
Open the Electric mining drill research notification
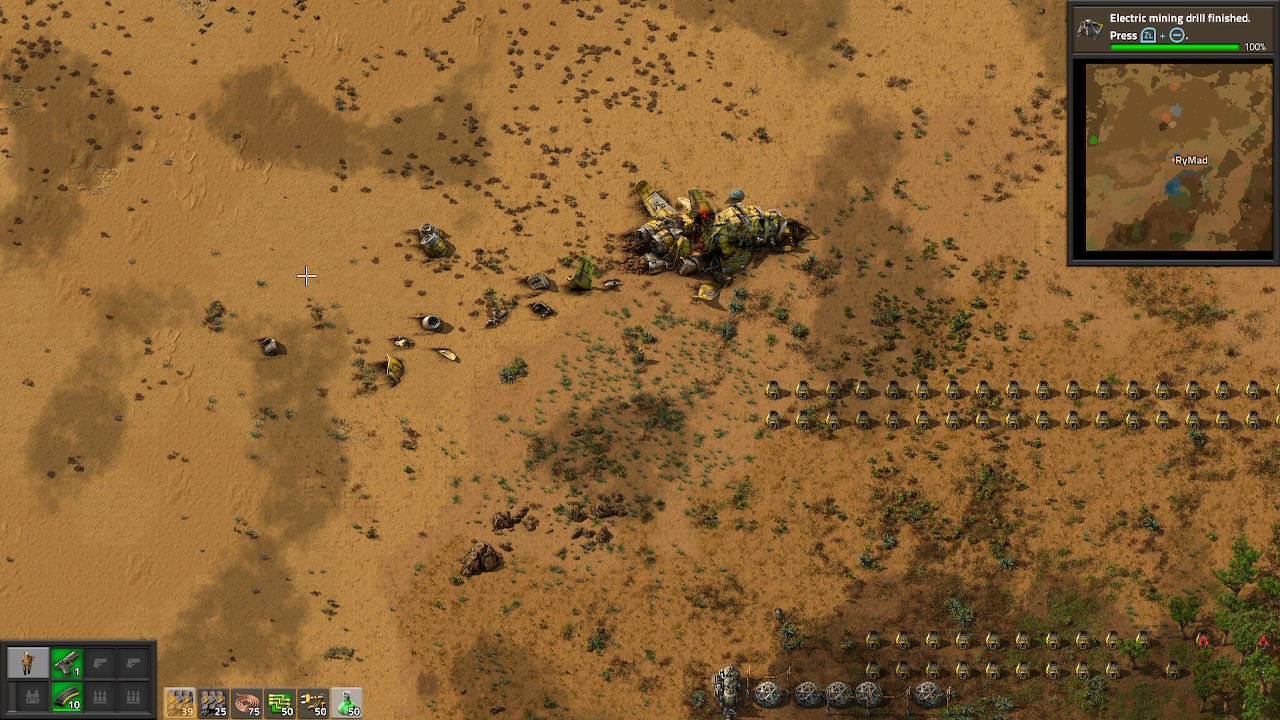pyautogui.click(x=1172, y=31)
